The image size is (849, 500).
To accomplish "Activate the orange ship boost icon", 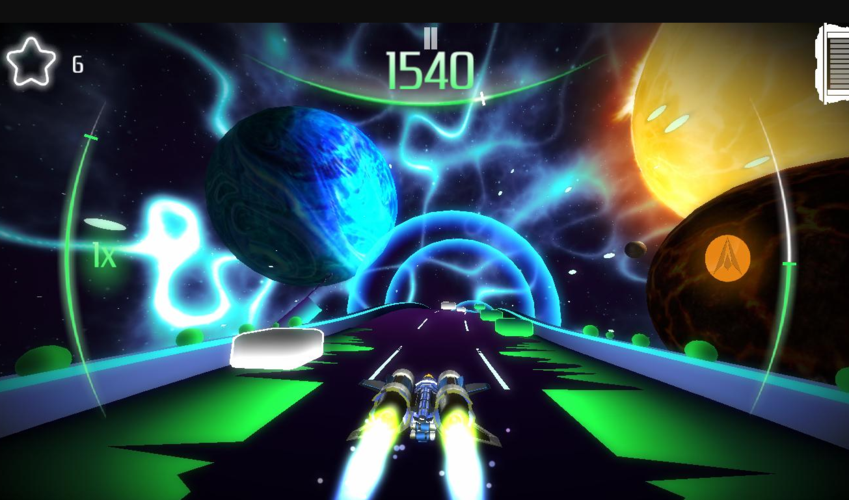I will coord(727,257).
